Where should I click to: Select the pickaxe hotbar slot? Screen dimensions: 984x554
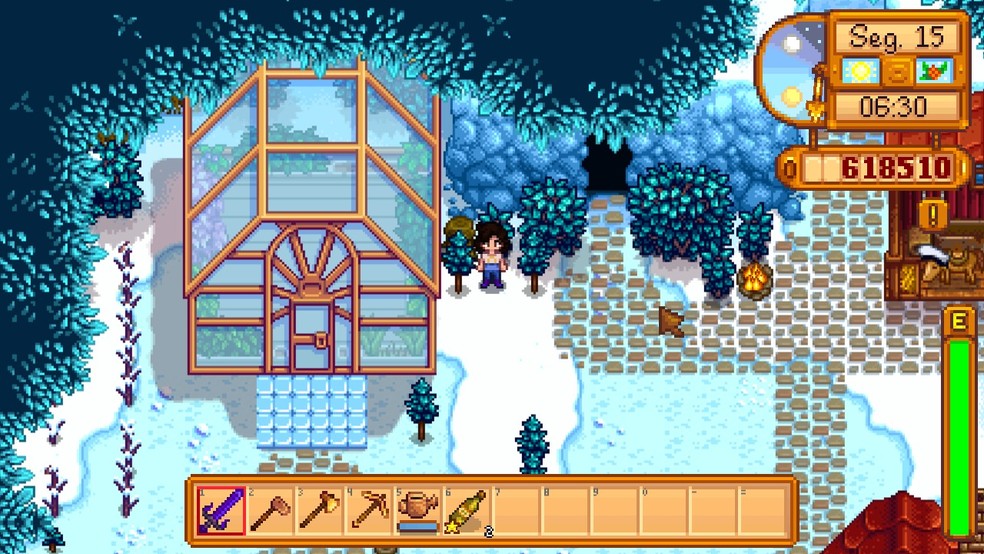(x=368, y=510)
